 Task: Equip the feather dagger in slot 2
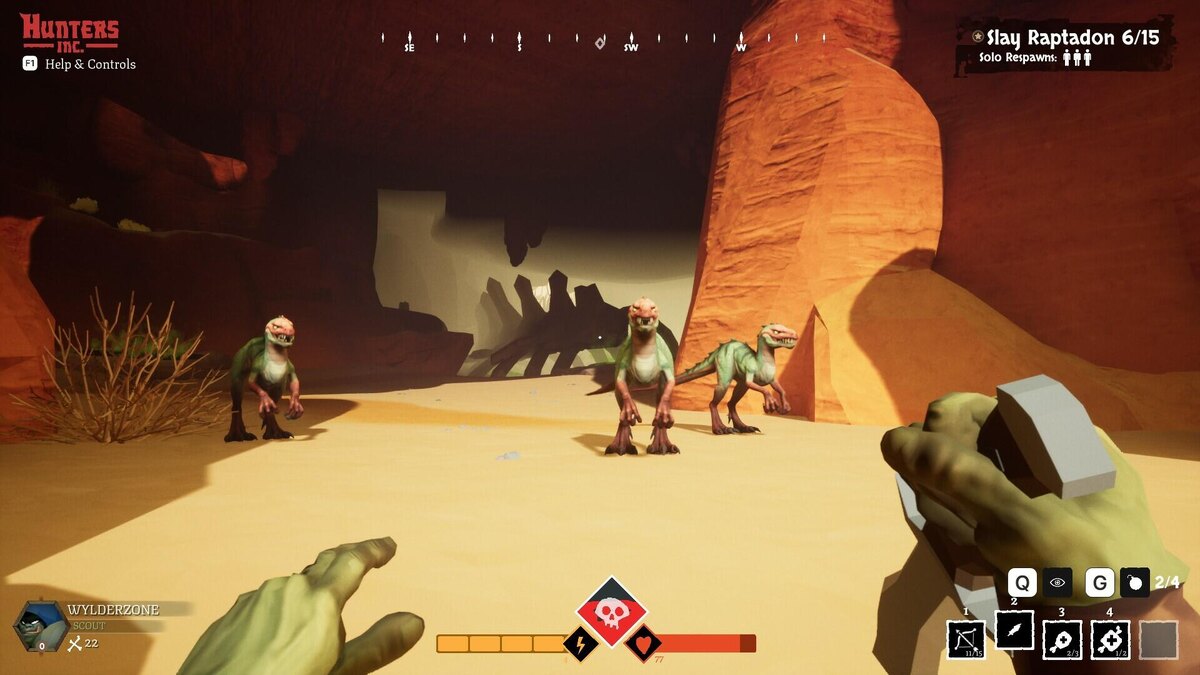tap(1014, 630)
